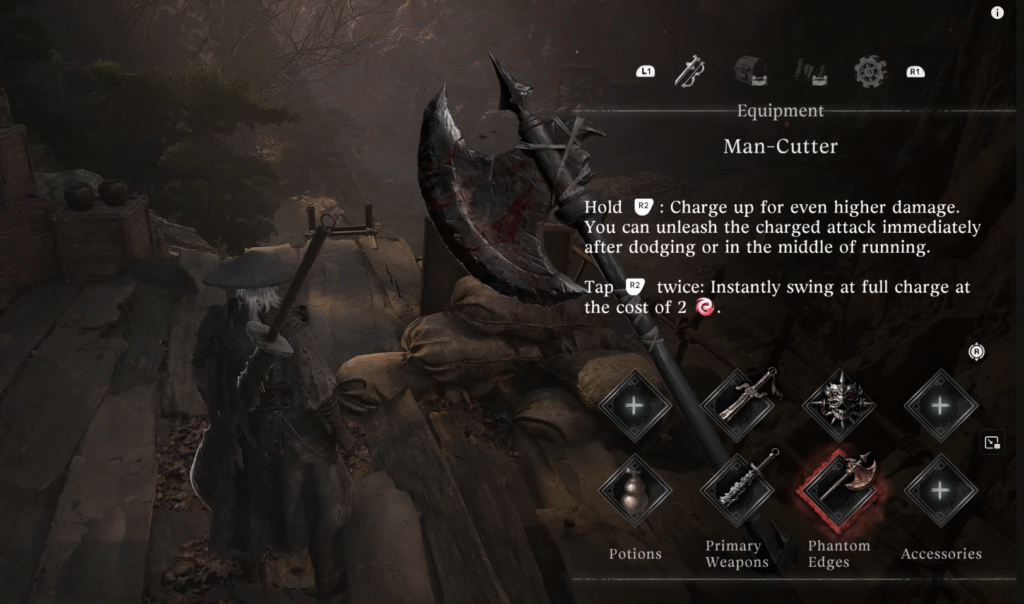
Task: Open the treasure chest inventory tab
Action: 750,71
